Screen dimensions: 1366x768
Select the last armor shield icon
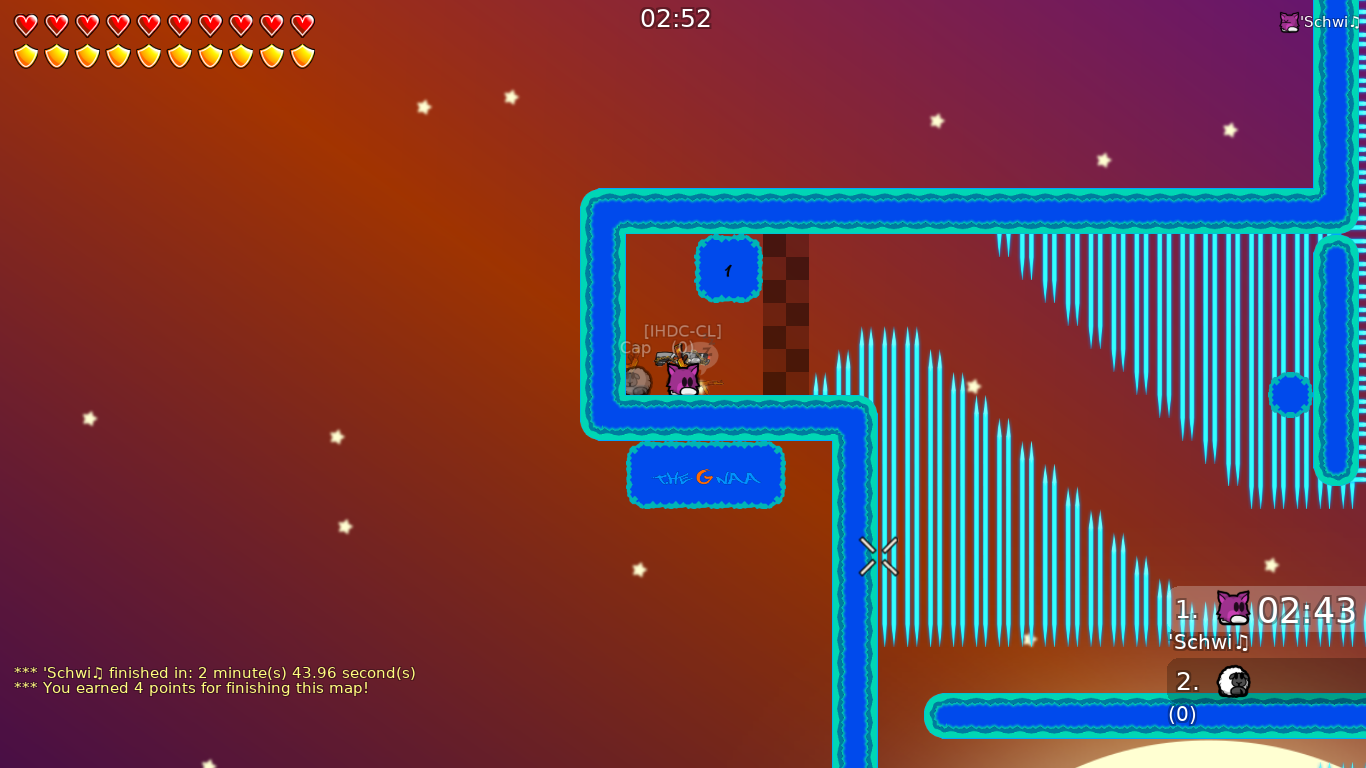tap(301, 55)
